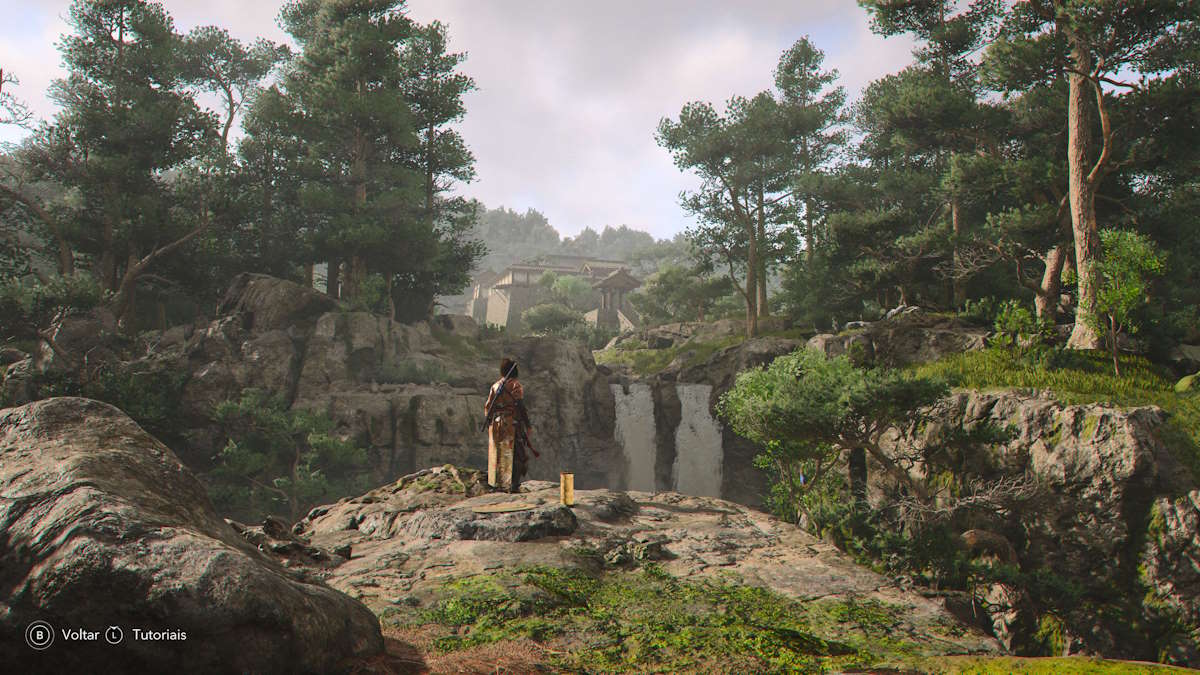Open the Tutoriais option
The height and width of the screenshot is (675, 1200).
[x=159, y=635]
